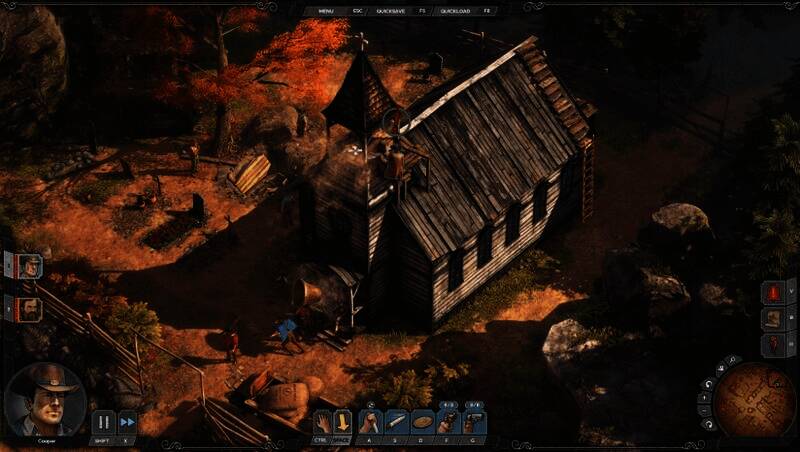Open the Menu from the top bar
Screen dimensions: 800x452
pos(326,10)
